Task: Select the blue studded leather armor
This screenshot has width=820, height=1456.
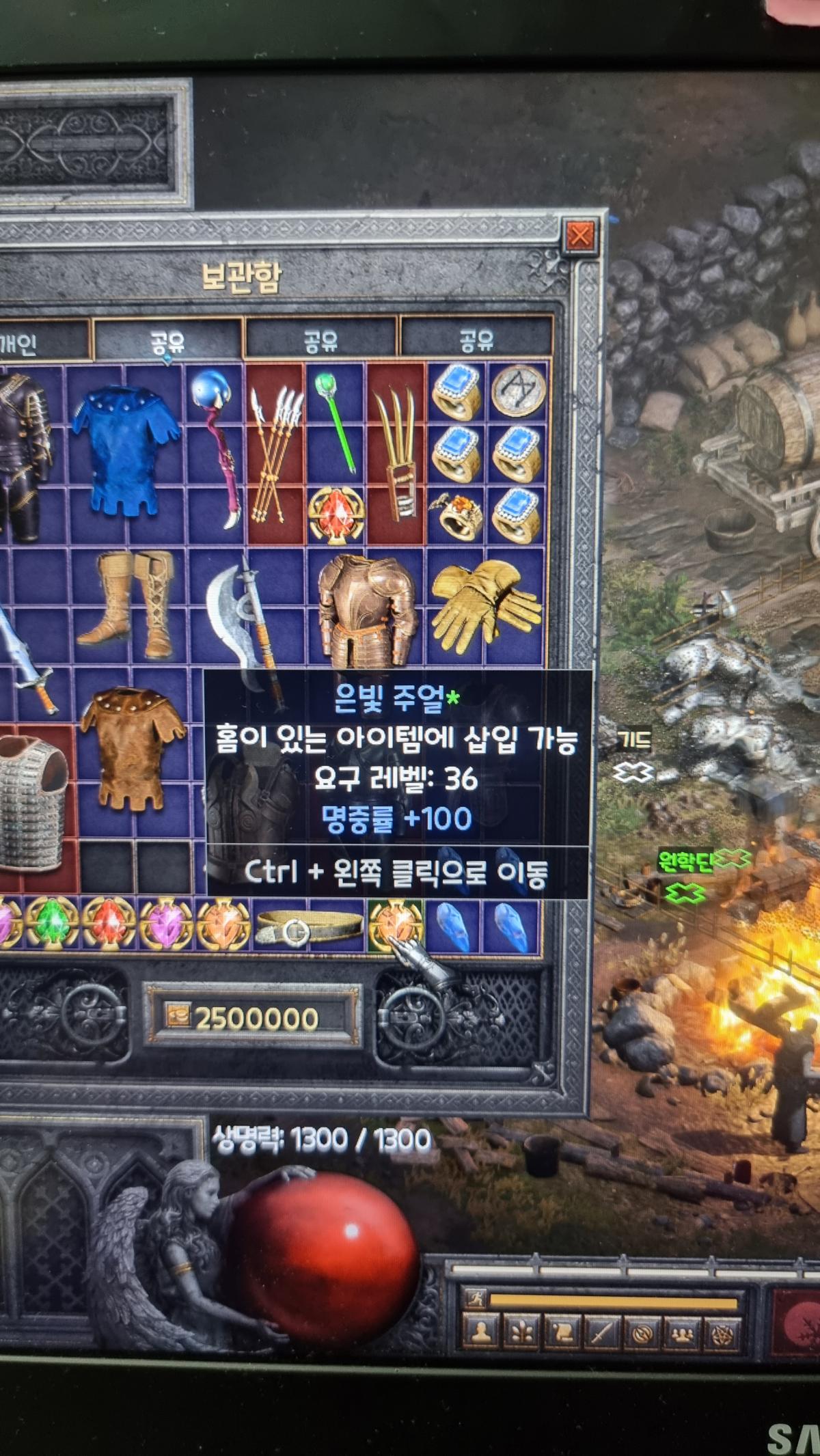Action: [125, 452]
